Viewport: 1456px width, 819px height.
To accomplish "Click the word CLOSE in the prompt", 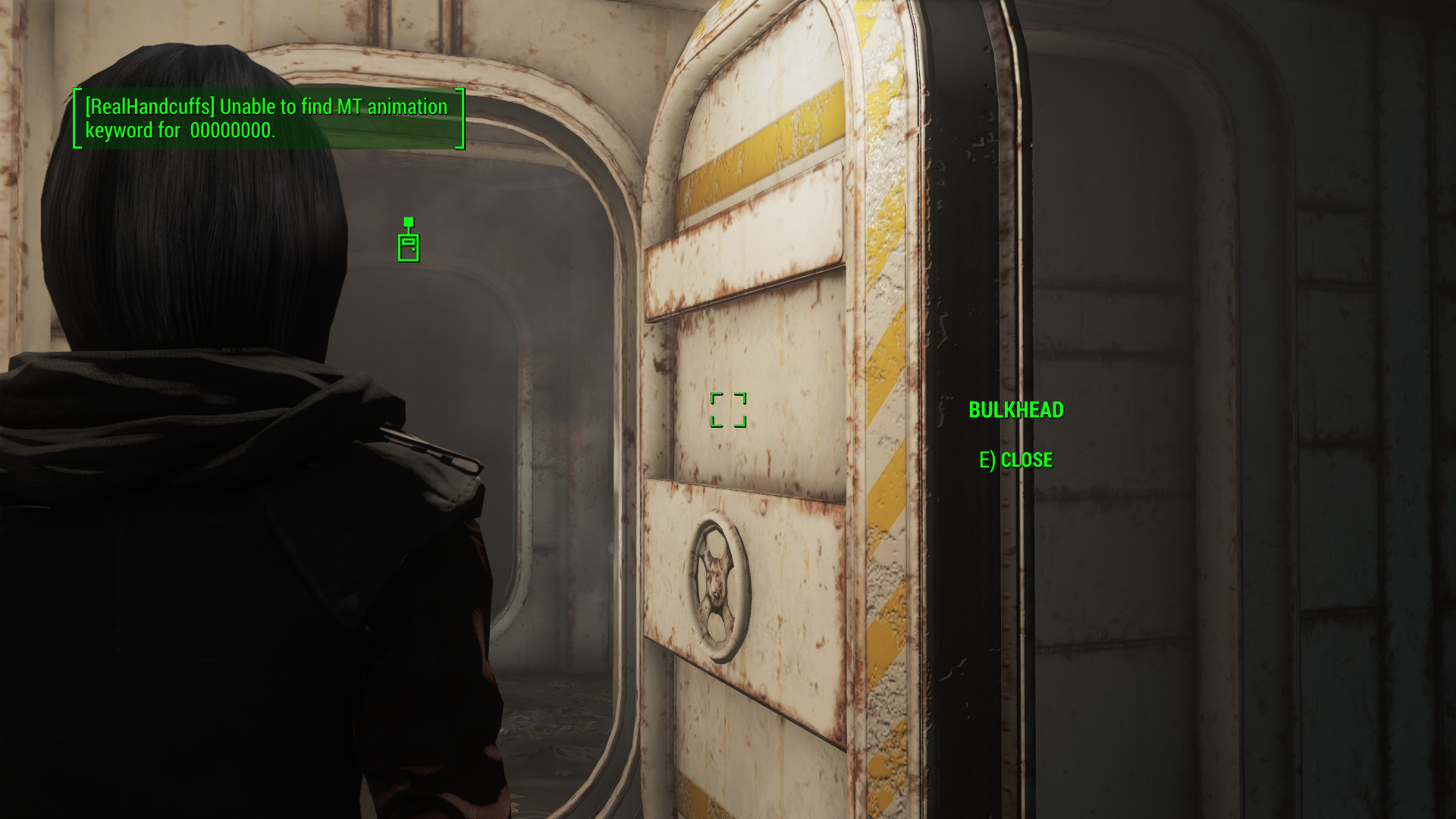I will point(1028,459).
